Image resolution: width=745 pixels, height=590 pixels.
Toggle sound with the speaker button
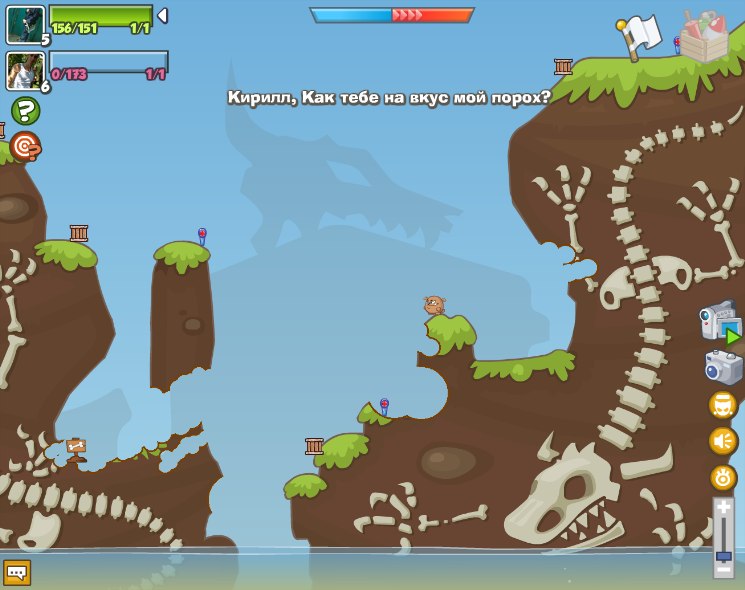(x=723, y=440)
